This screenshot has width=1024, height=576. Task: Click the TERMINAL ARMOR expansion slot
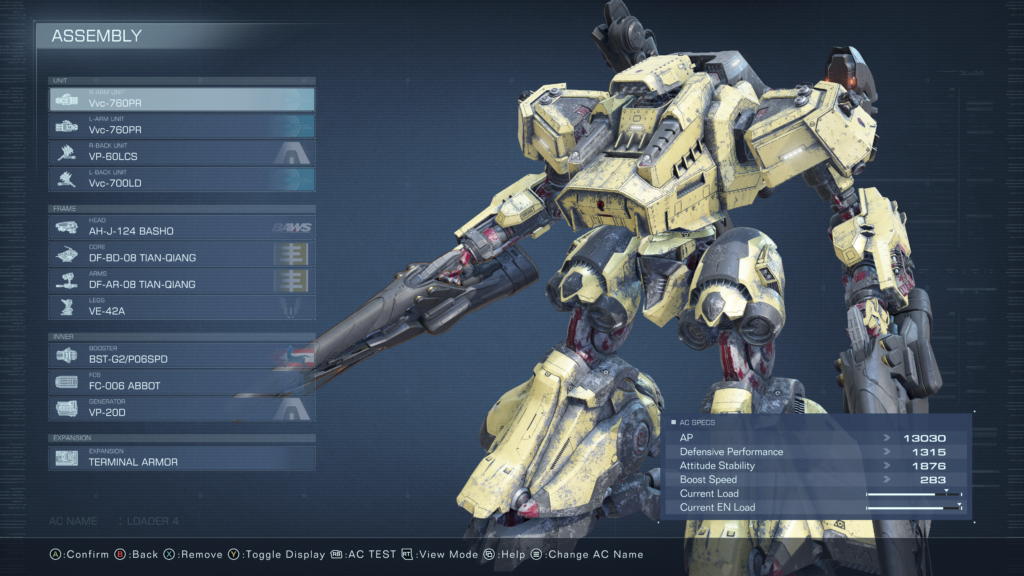click(182, 458)
